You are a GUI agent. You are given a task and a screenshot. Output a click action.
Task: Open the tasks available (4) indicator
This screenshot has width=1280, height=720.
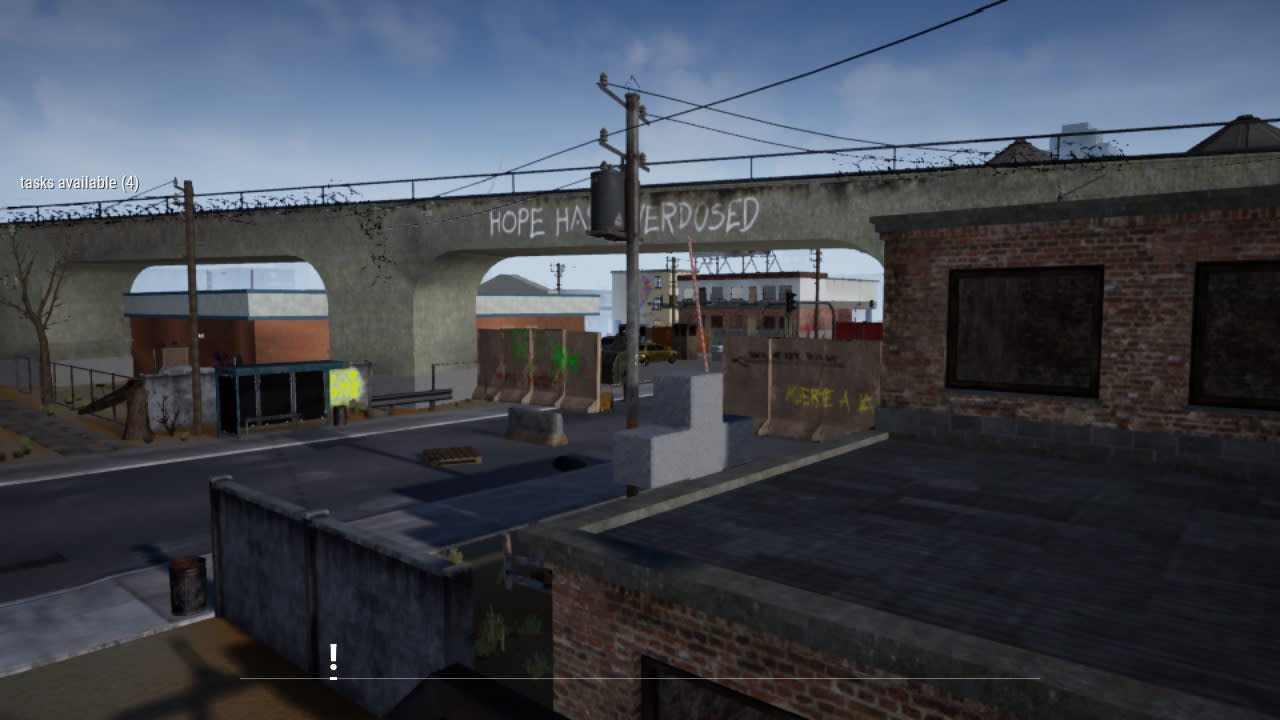click(78, 181)
